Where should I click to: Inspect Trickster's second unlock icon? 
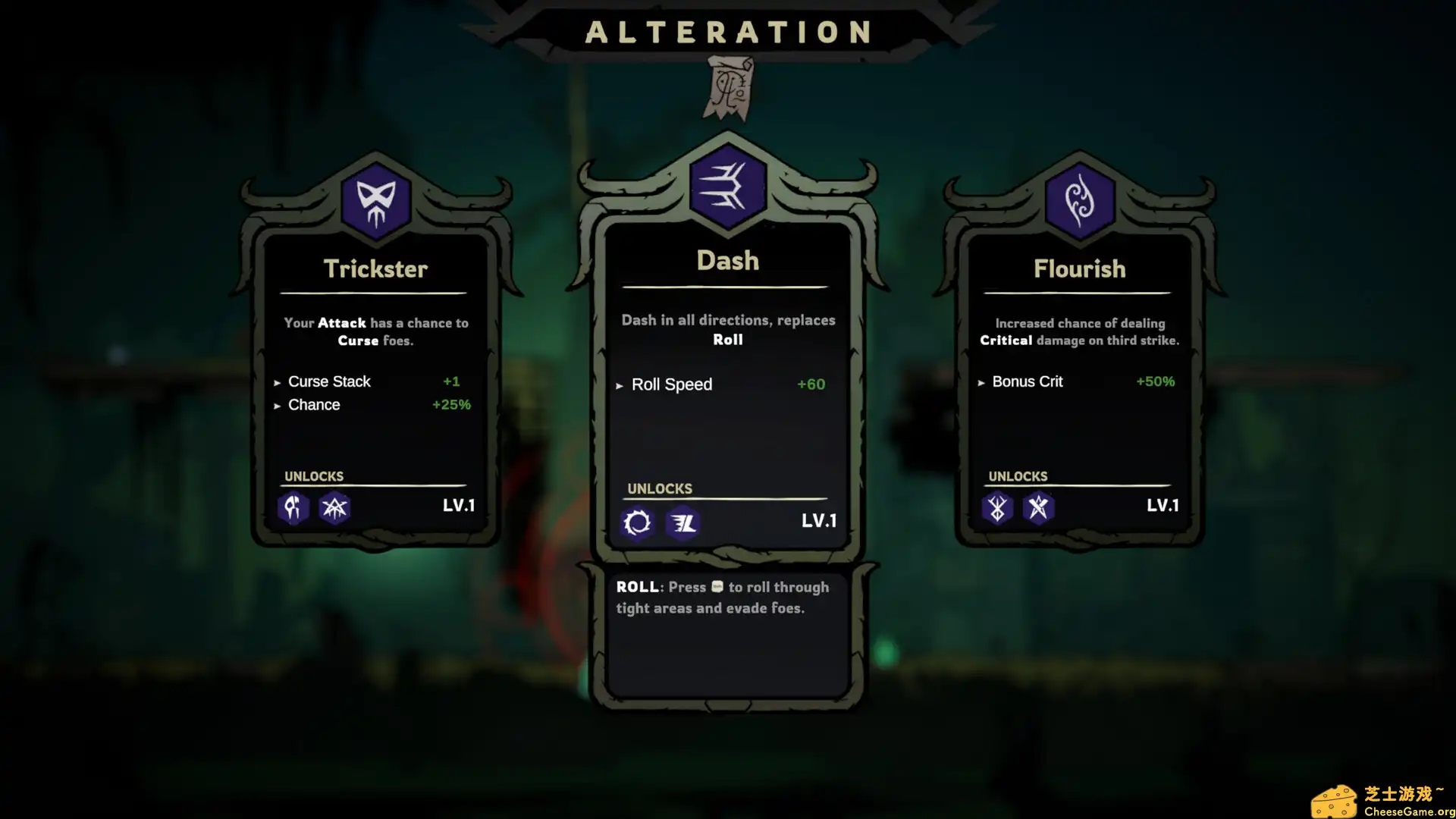[334, 507]
